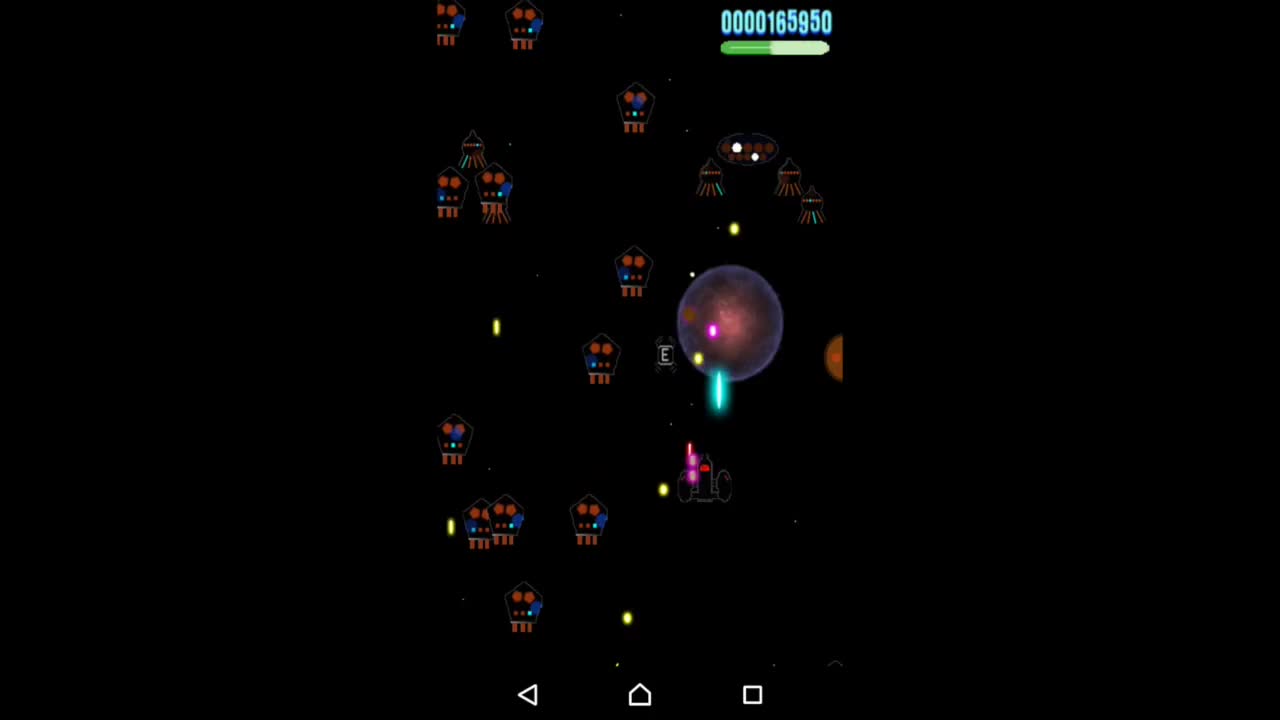Collect the E power-up icon
Image resolution: width=1280 pixels, height=720 pixels.
click(664, 356)
